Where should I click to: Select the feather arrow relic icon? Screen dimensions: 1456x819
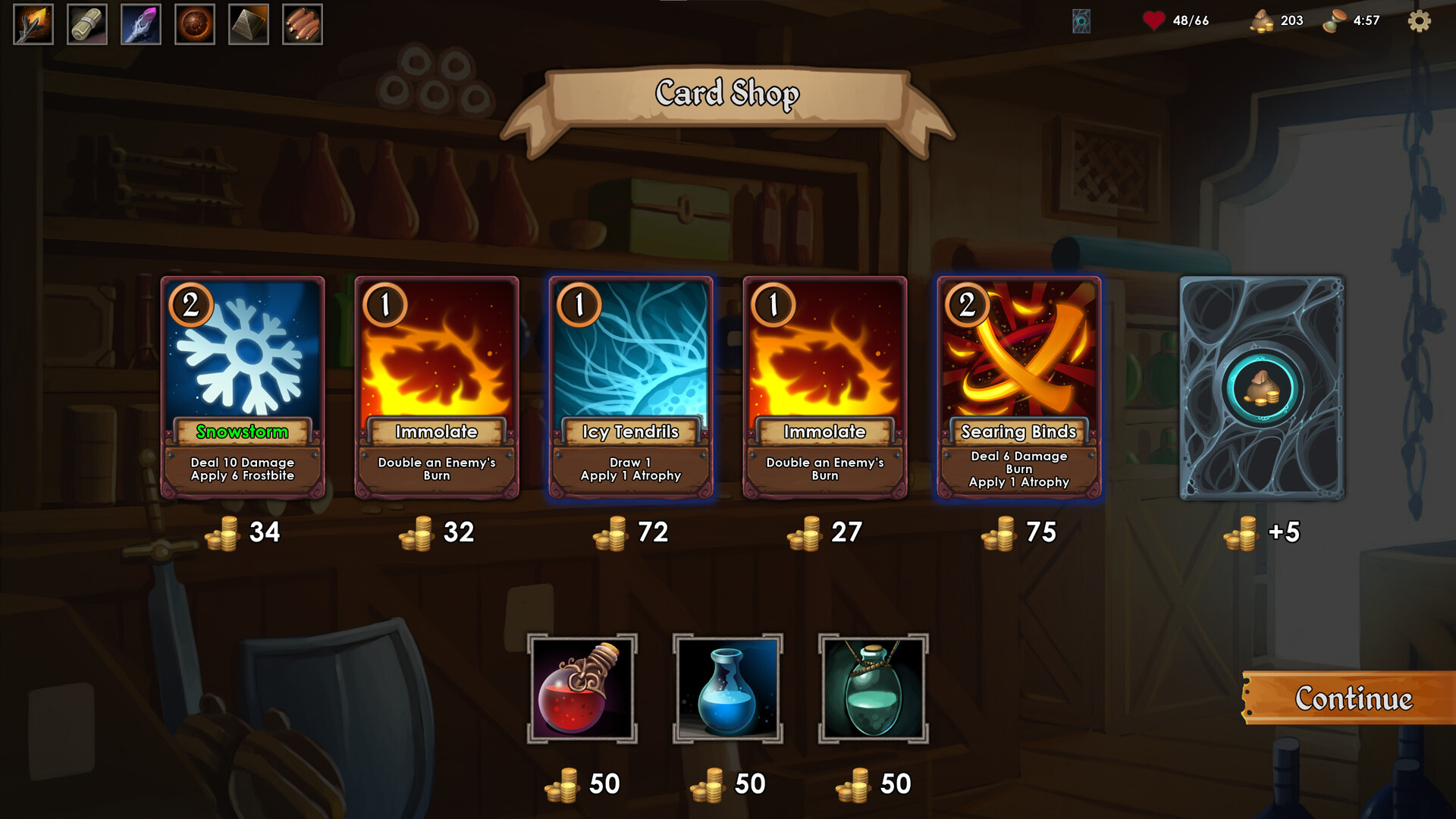[x=32, y=25]
